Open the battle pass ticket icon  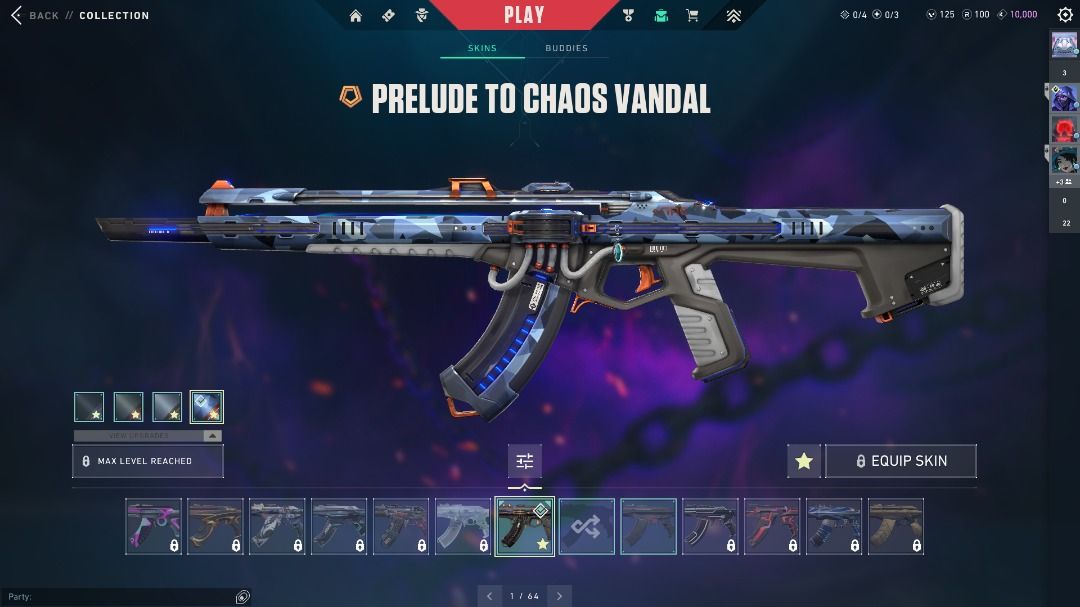click(388, 16)
